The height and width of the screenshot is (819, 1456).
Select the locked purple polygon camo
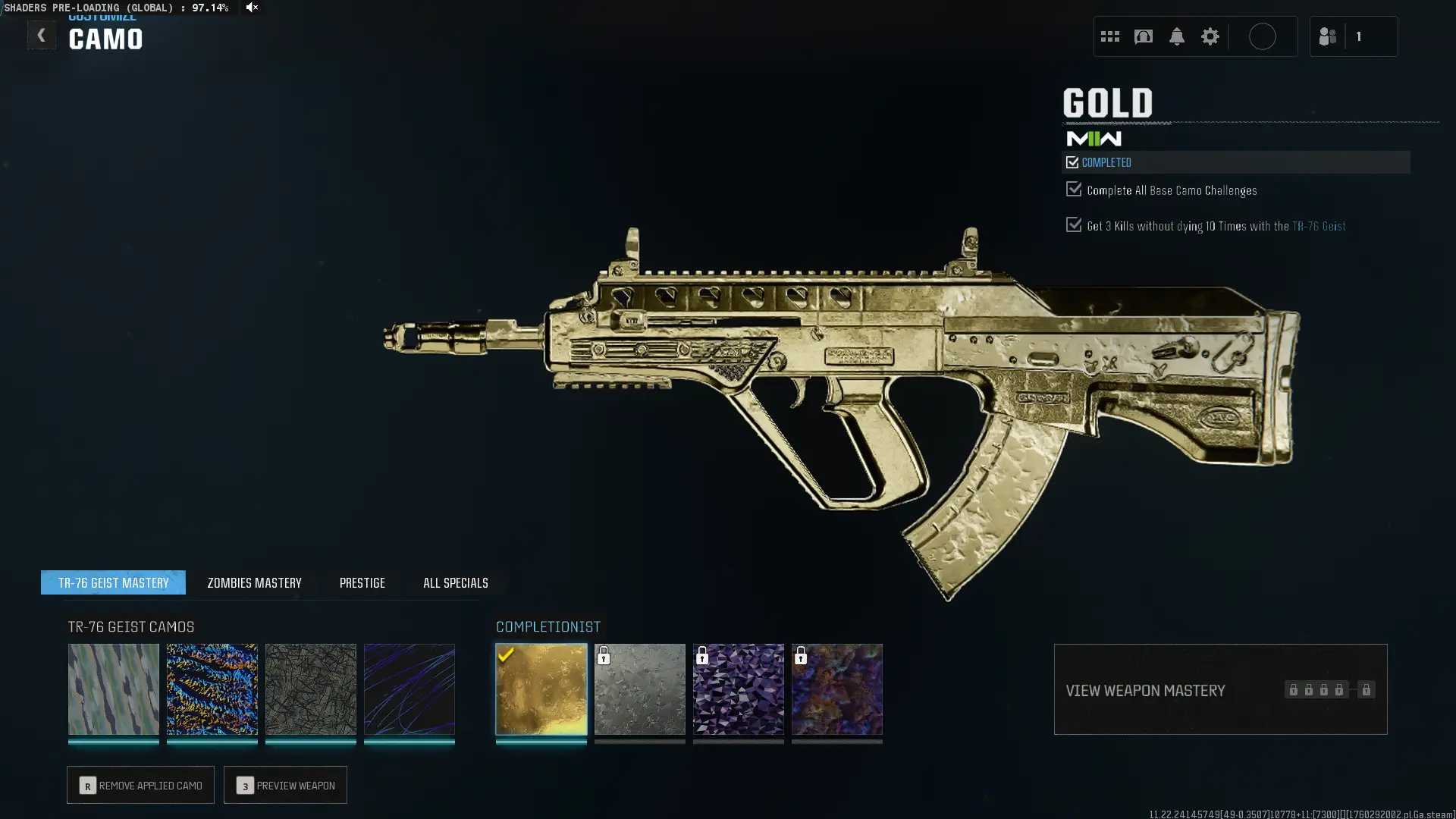tap(739, 689)
